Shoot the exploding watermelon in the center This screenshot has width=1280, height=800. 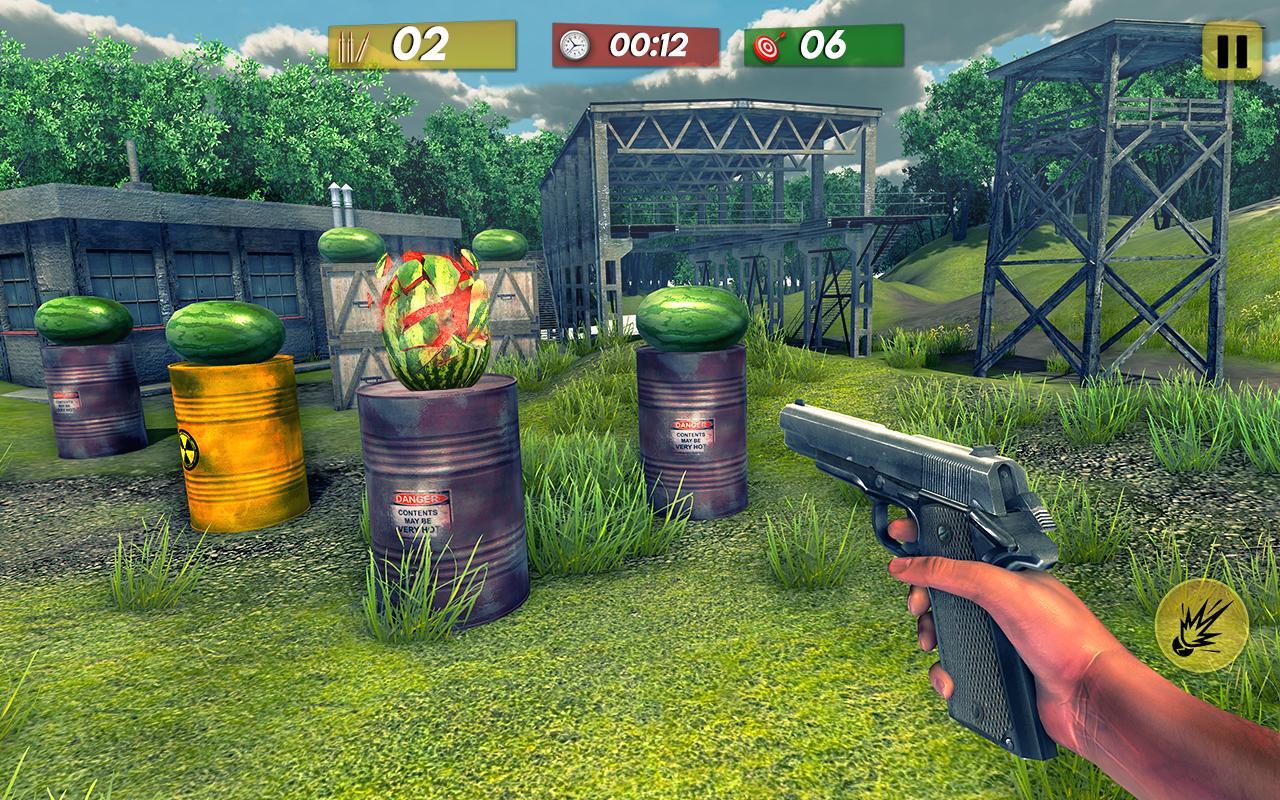click(432, 320)
